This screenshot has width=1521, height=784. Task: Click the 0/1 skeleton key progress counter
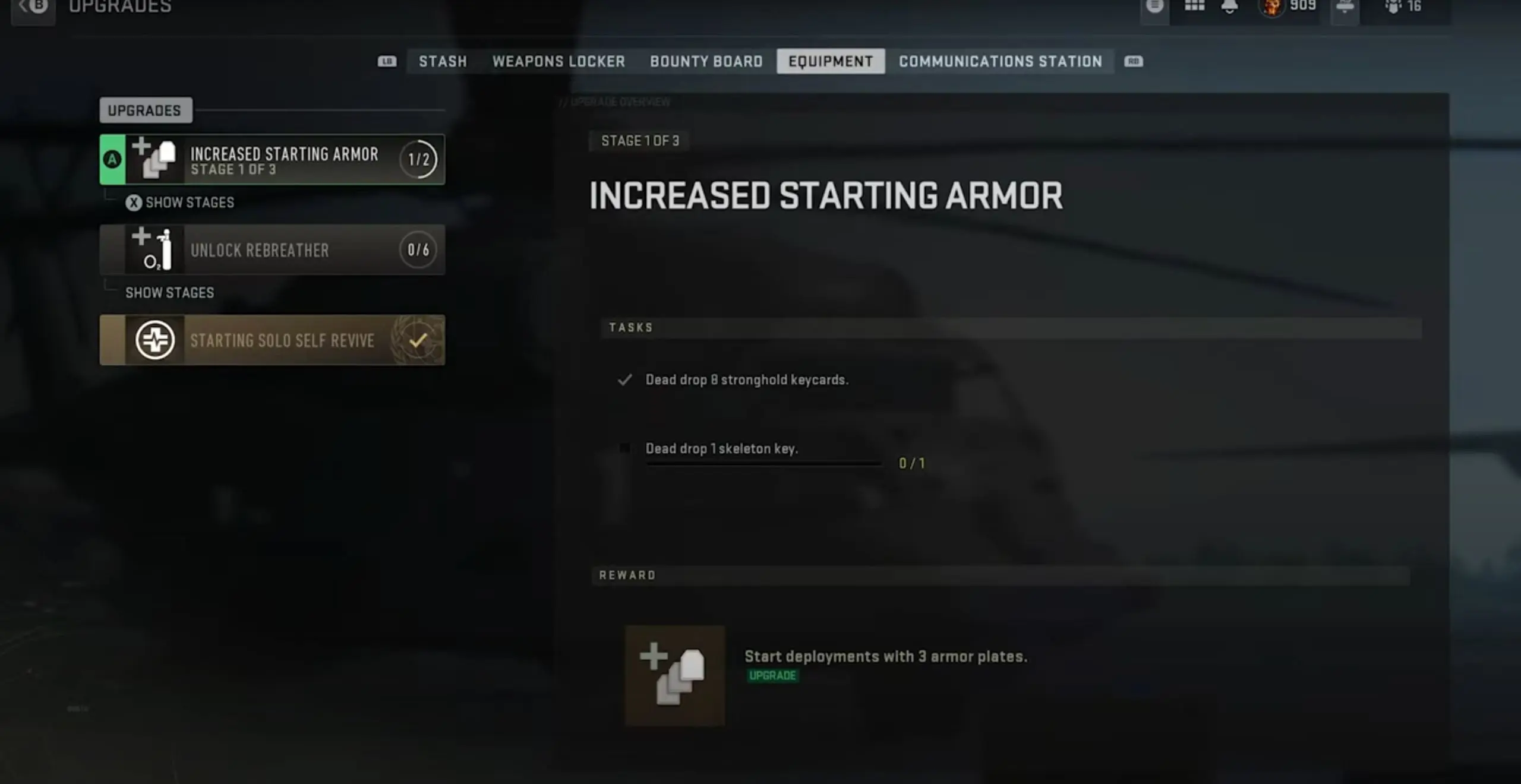[912, 463]
